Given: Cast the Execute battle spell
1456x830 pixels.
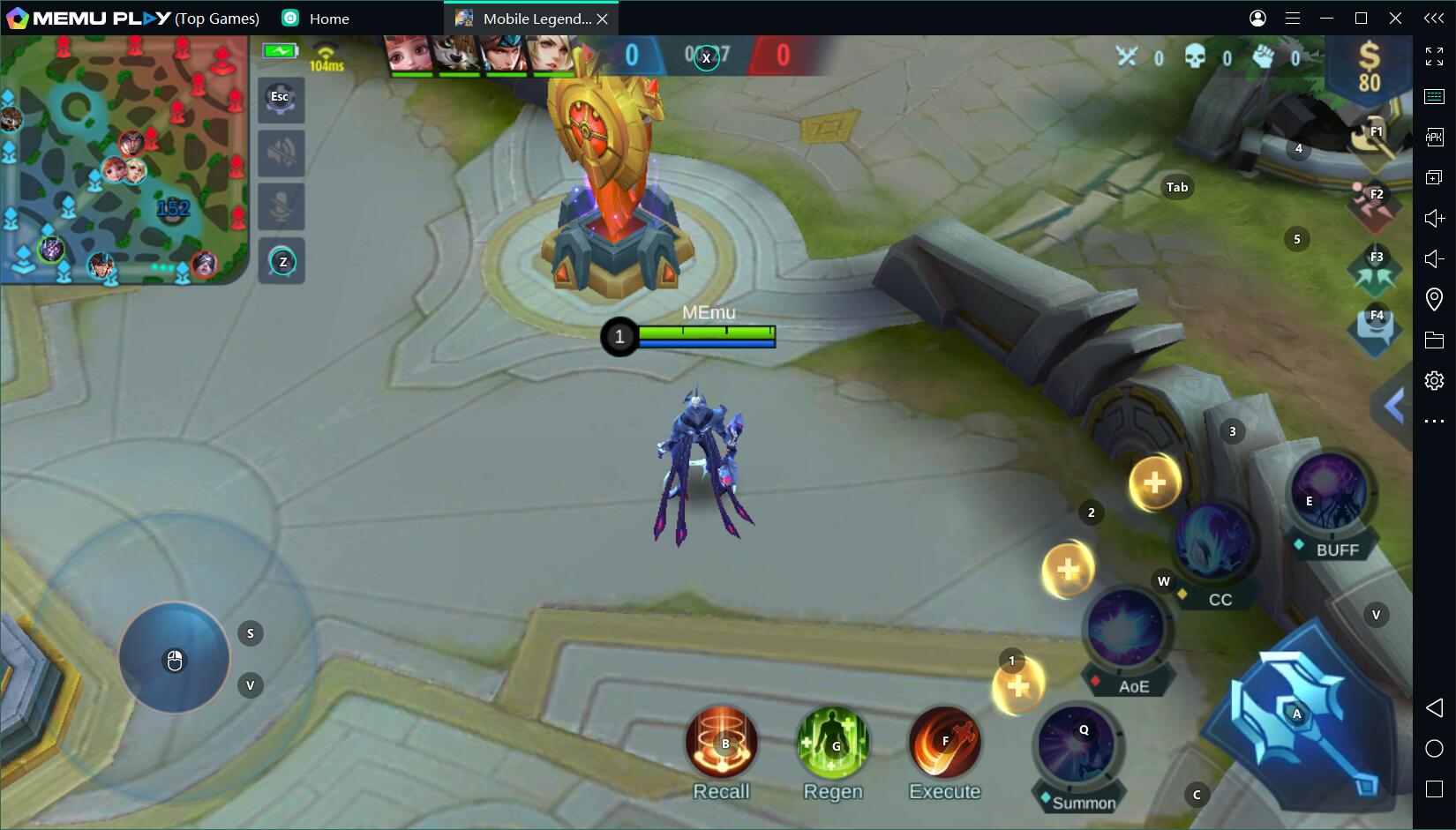Looking at the screenshot, I should 944,744.
